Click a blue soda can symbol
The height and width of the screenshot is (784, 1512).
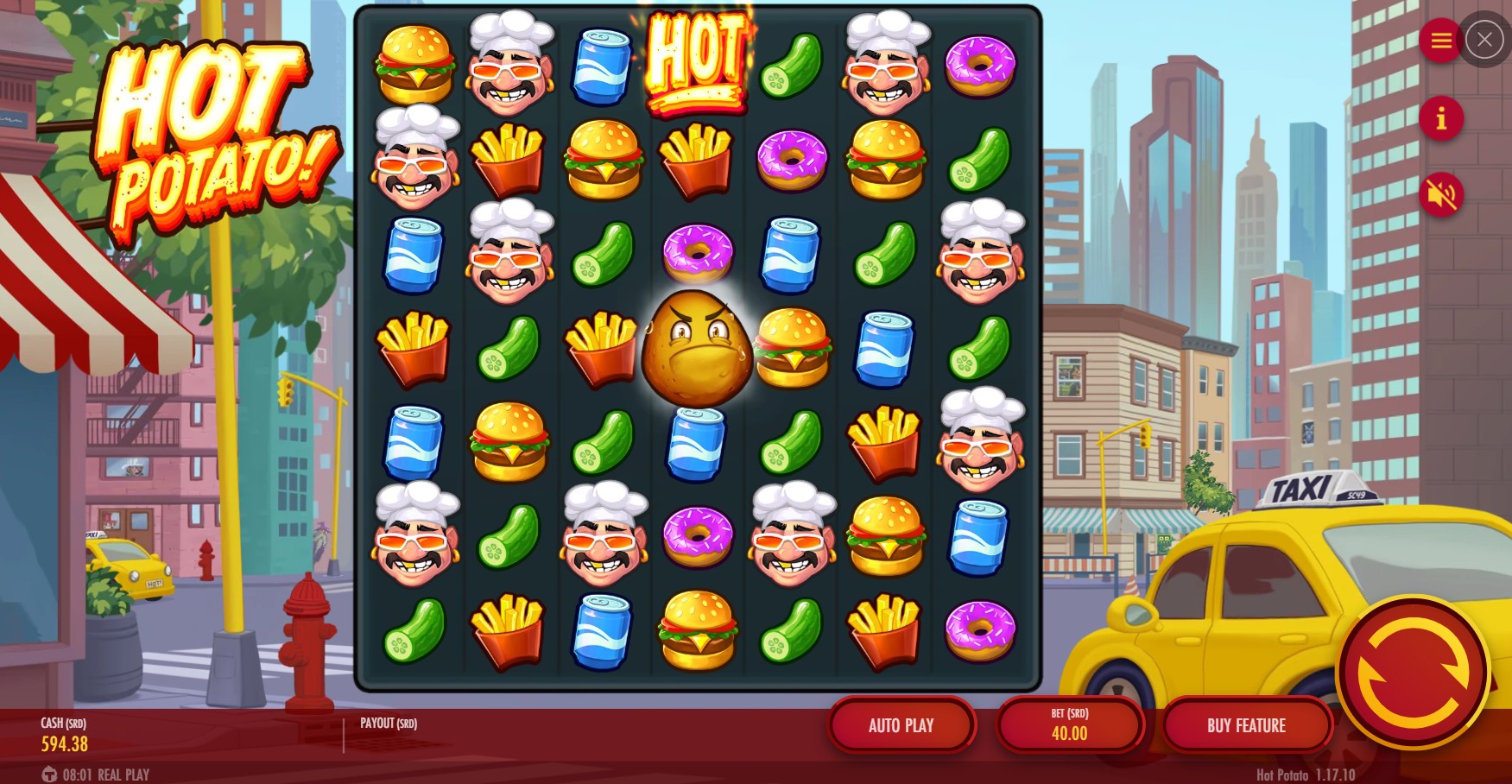(602, 65)
